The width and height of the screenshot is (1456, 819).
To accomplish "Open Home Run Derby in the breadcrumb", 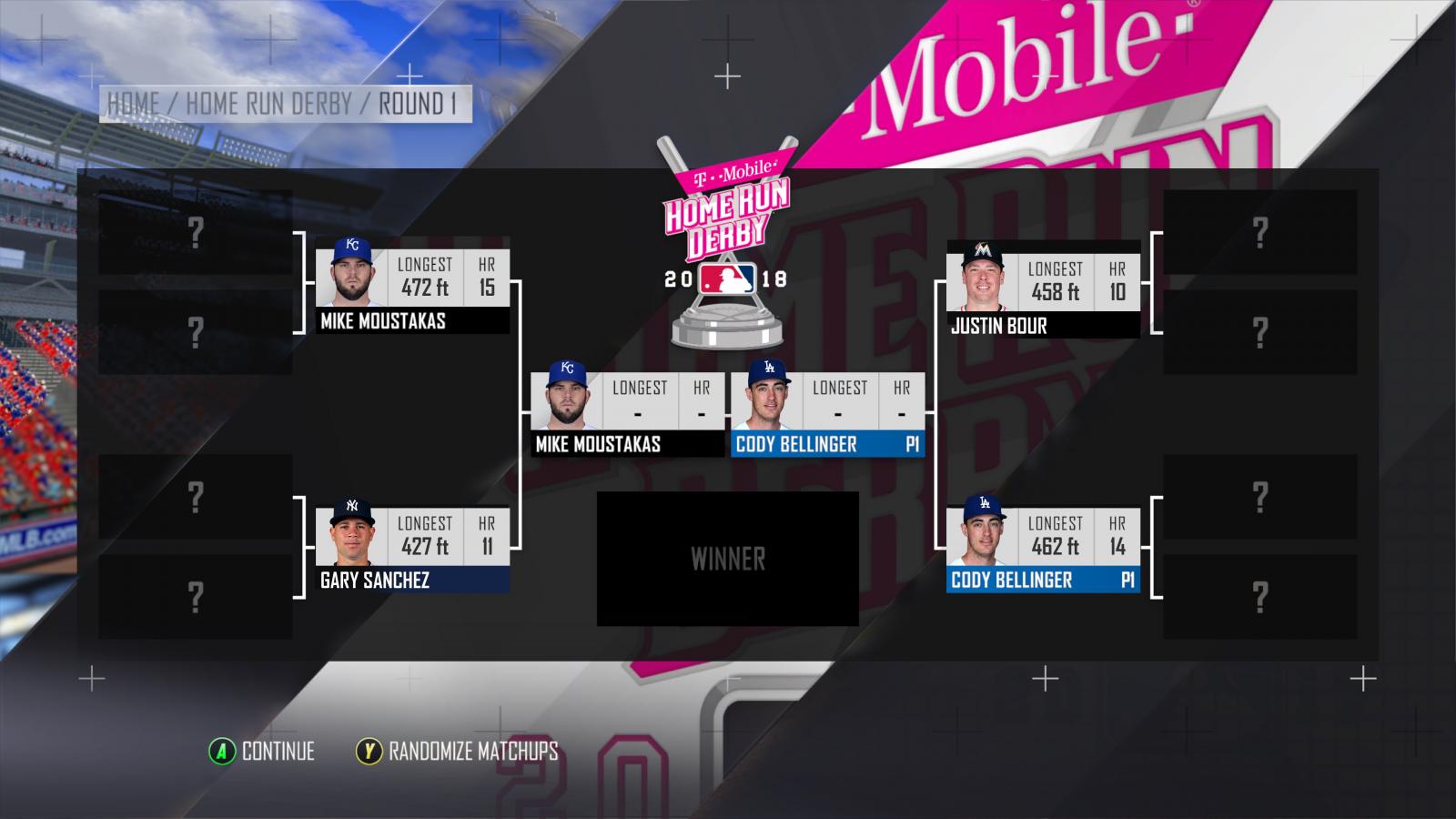I will 268,105.
